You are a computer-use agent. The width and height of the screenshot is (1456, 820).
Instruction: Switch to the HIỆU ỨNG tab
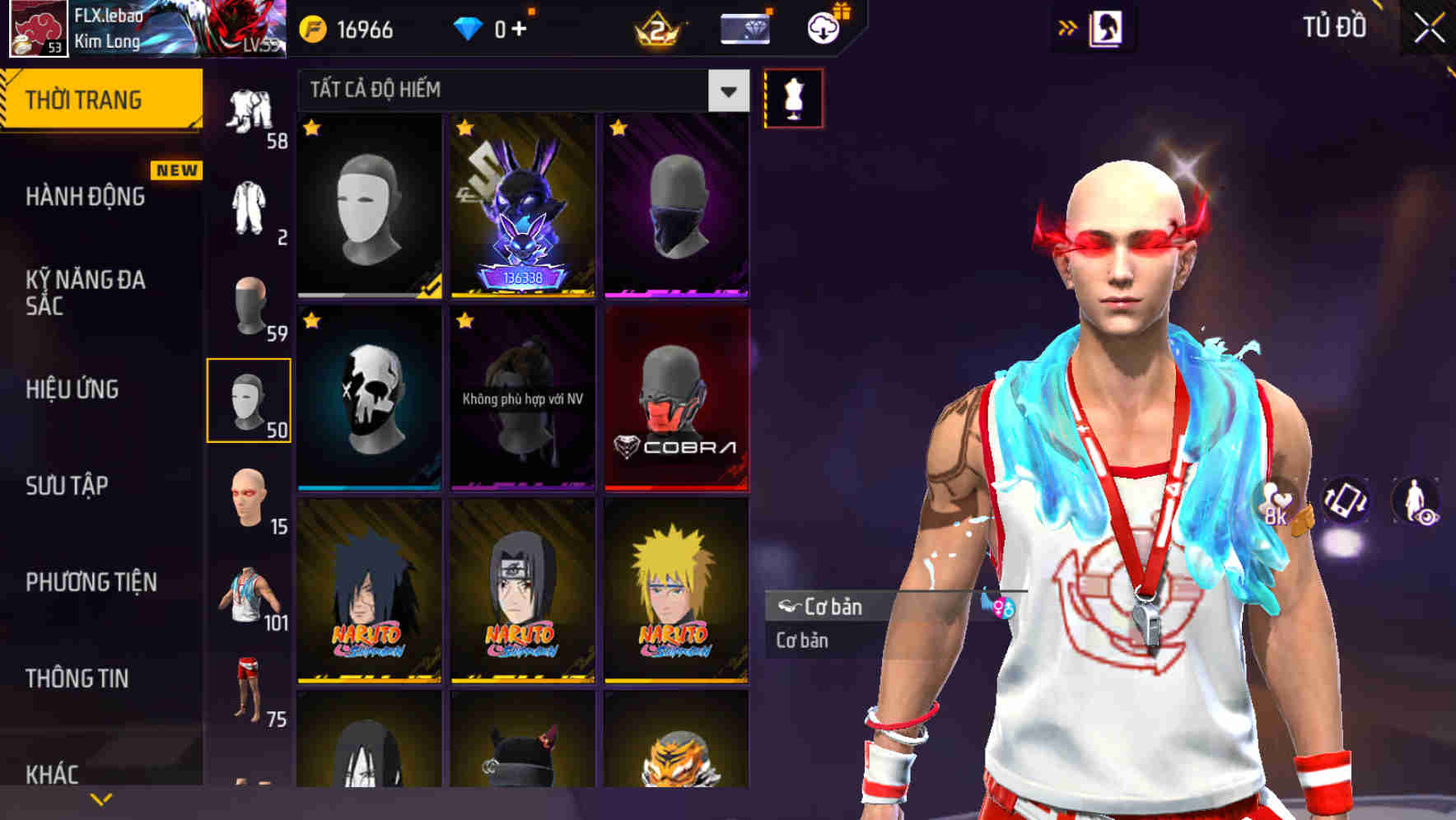74,389
